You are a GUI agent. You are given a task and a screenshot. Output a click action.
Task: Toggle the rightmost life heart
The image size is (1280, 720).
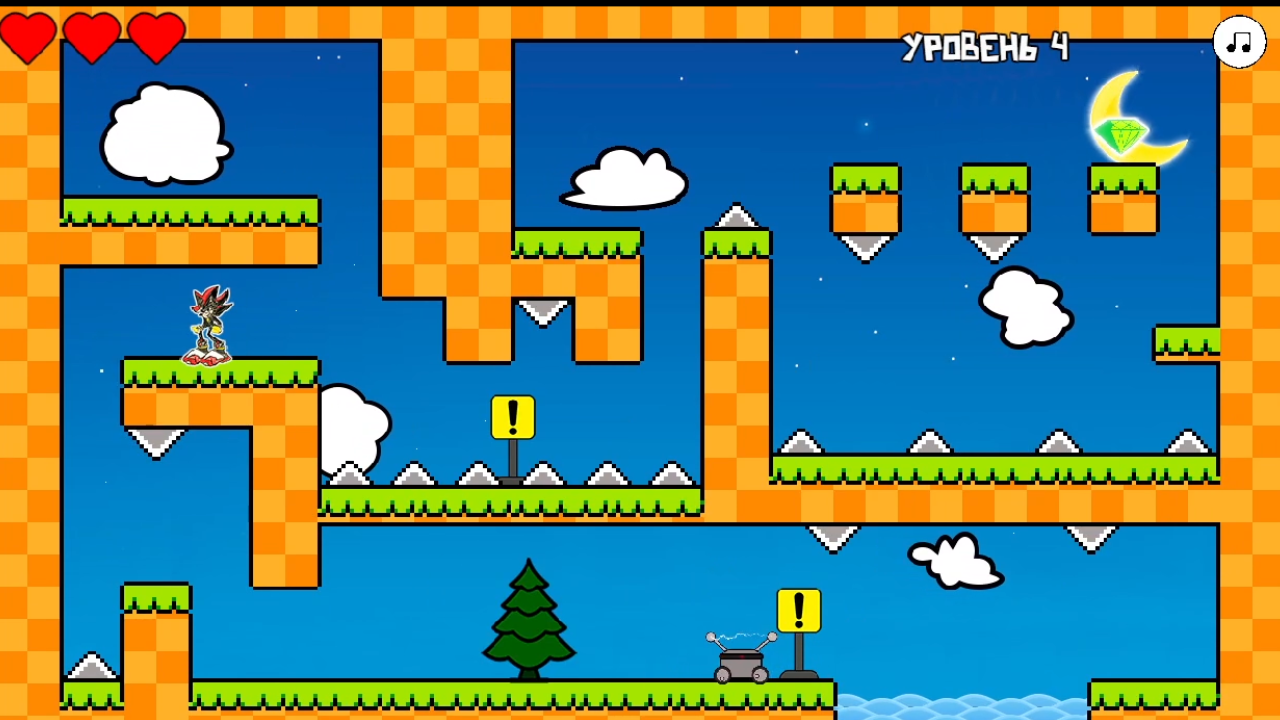(x=156, y=37)
